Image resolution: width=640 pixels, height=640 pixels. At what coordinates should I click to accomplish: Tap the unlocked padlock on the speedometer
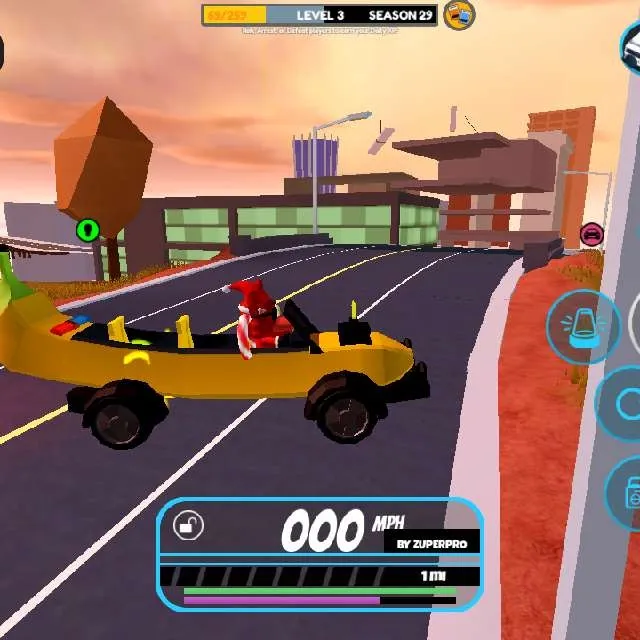pos(188,525)
